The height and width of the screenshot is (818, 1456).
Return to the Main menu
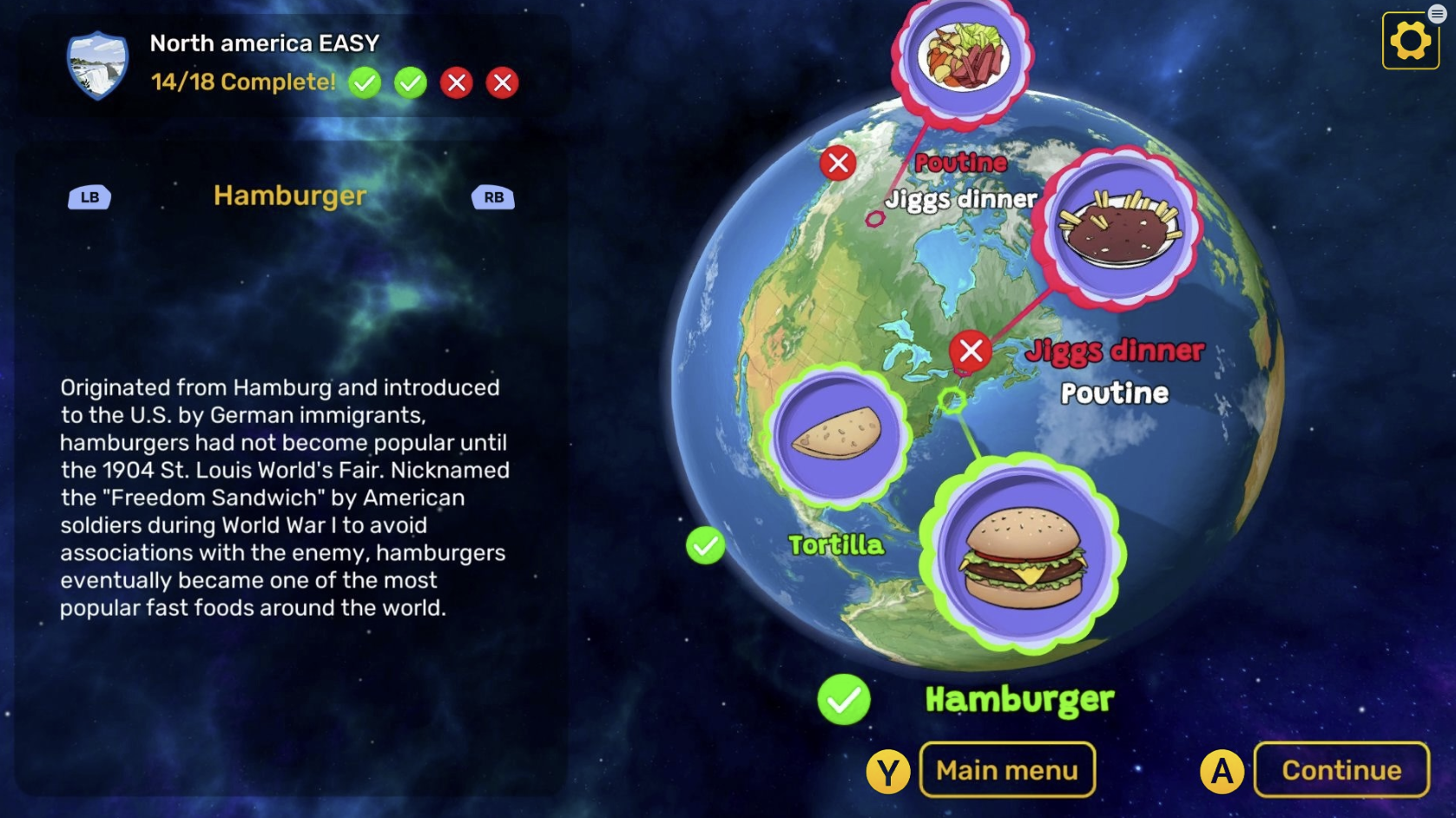click(1007, 770)
